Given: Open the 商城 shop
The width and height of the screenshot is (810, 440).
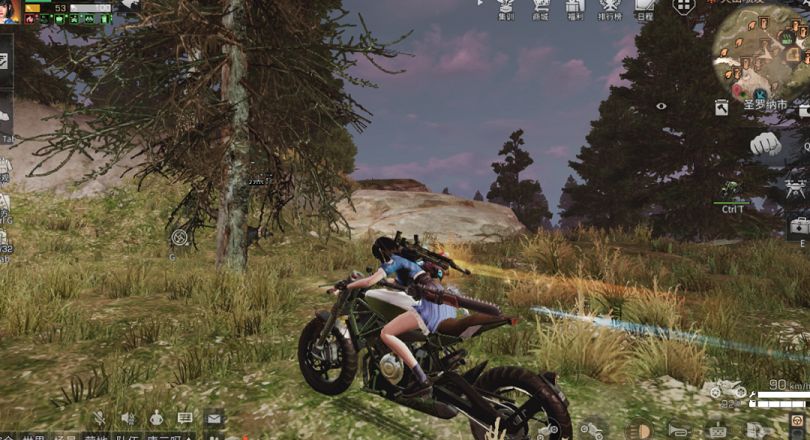Looking at the screenshot, I should pos(541,9).
